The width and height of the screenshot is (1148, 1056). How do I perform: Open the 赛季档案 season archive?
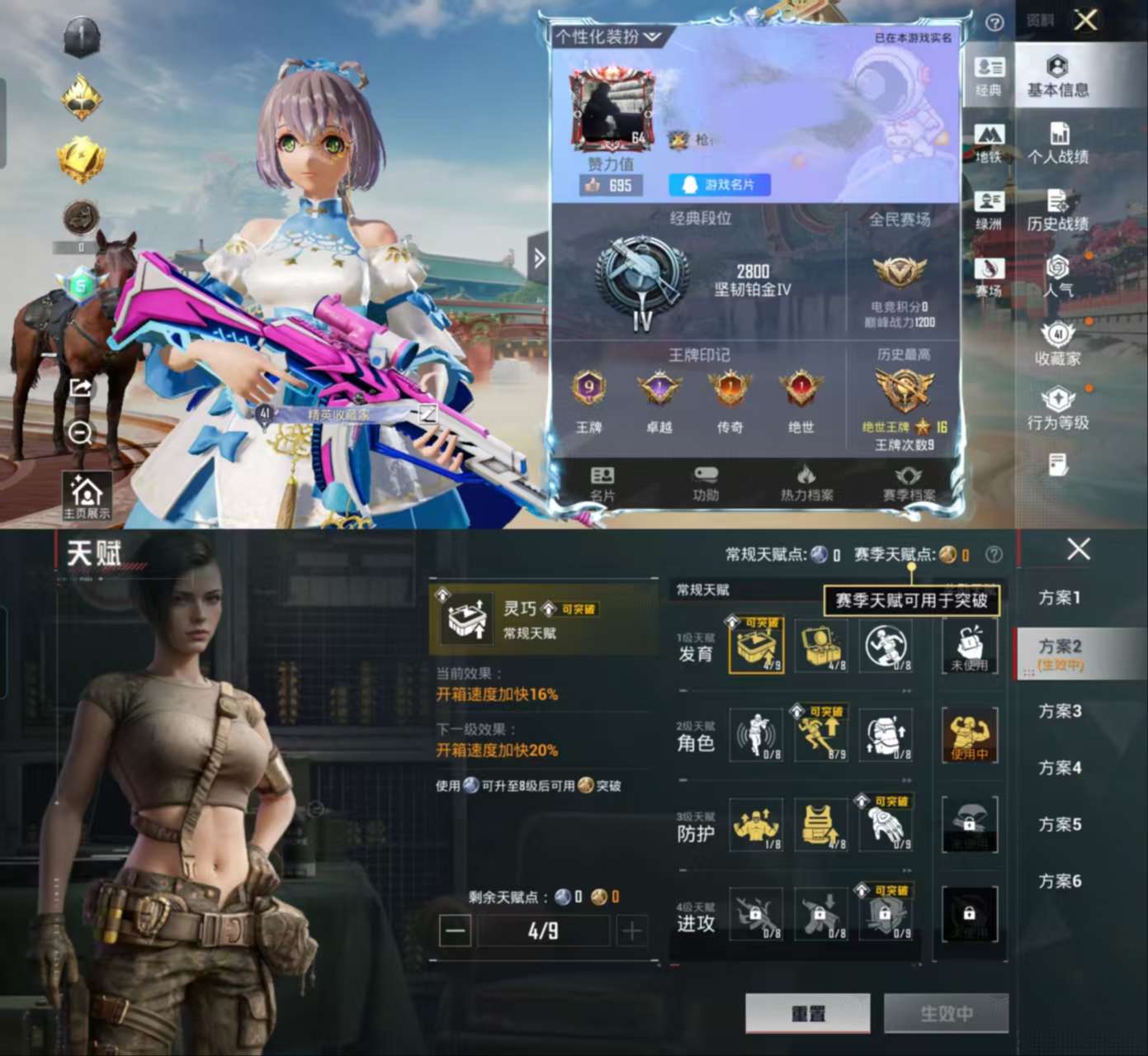(909, 484)
